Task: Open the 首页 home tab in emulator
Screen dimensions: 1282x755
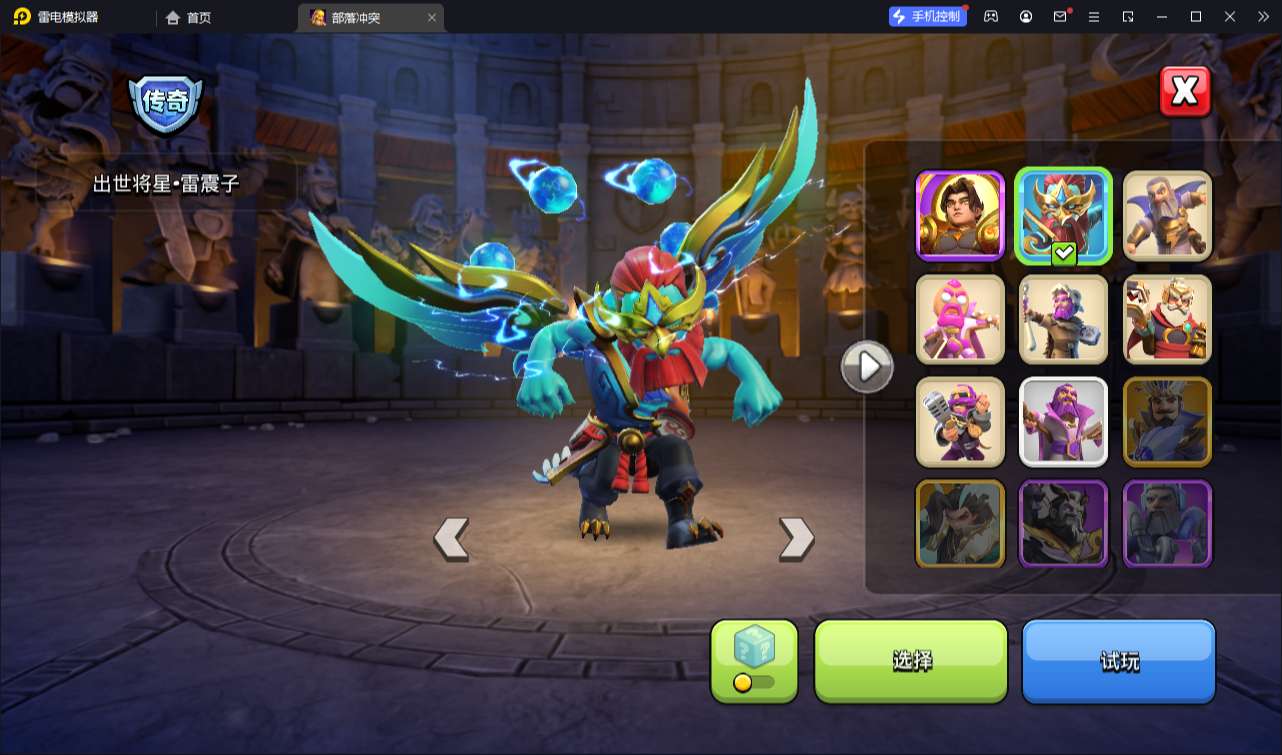Action: (x=188, y=17)
